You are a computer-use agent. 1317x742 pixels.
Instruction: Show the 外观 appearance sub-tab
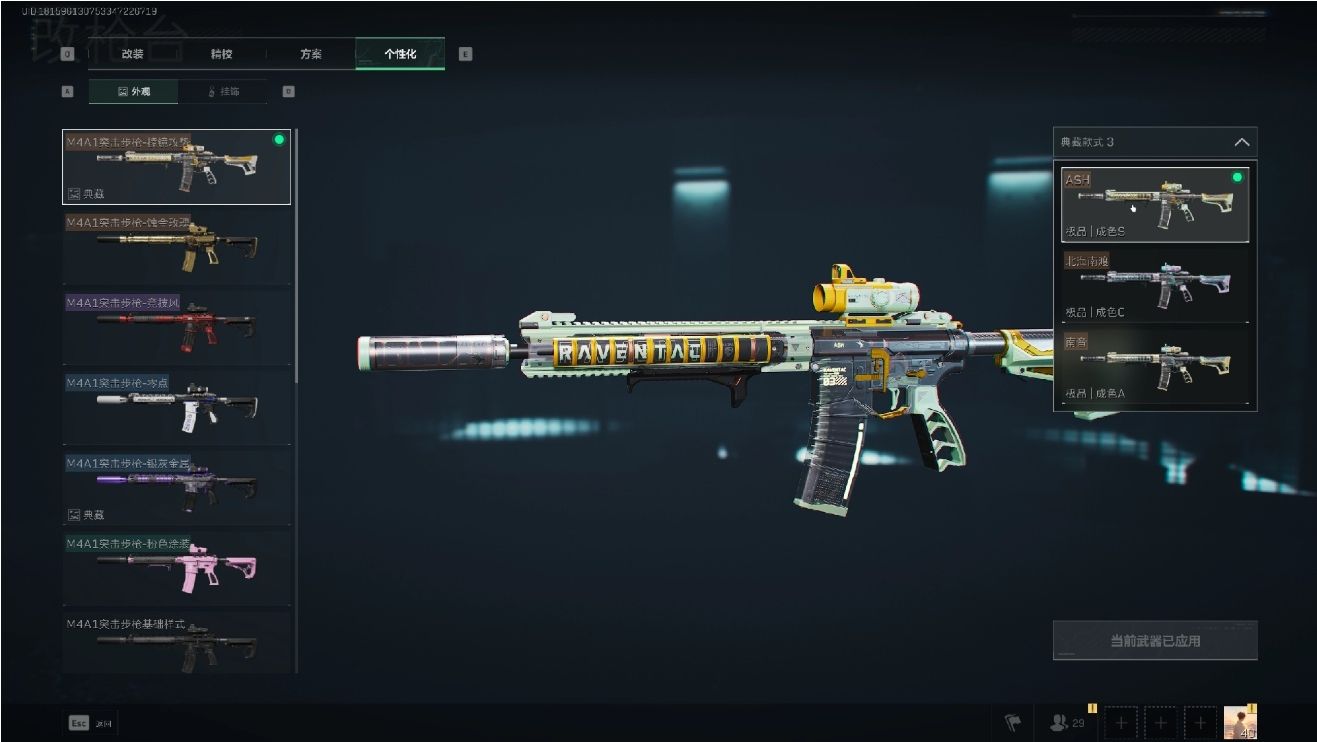134,91
